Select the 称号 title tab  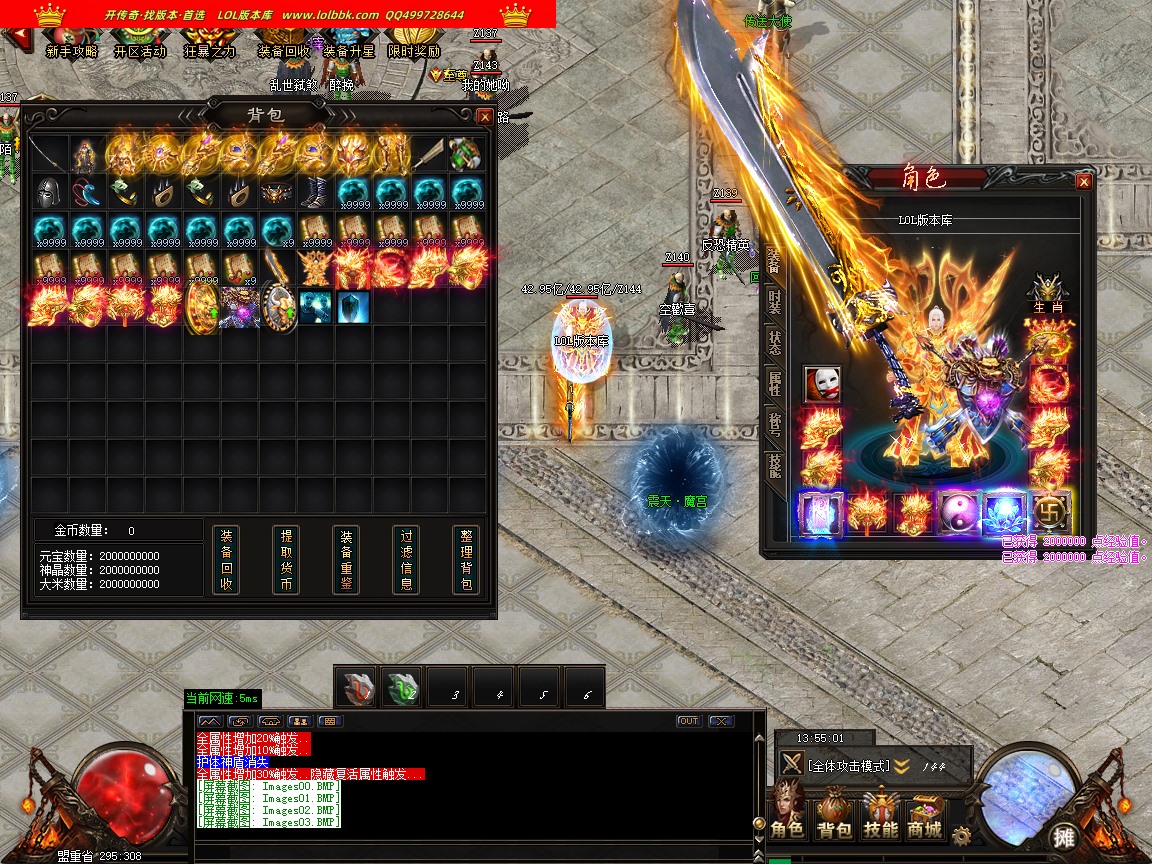774,423
